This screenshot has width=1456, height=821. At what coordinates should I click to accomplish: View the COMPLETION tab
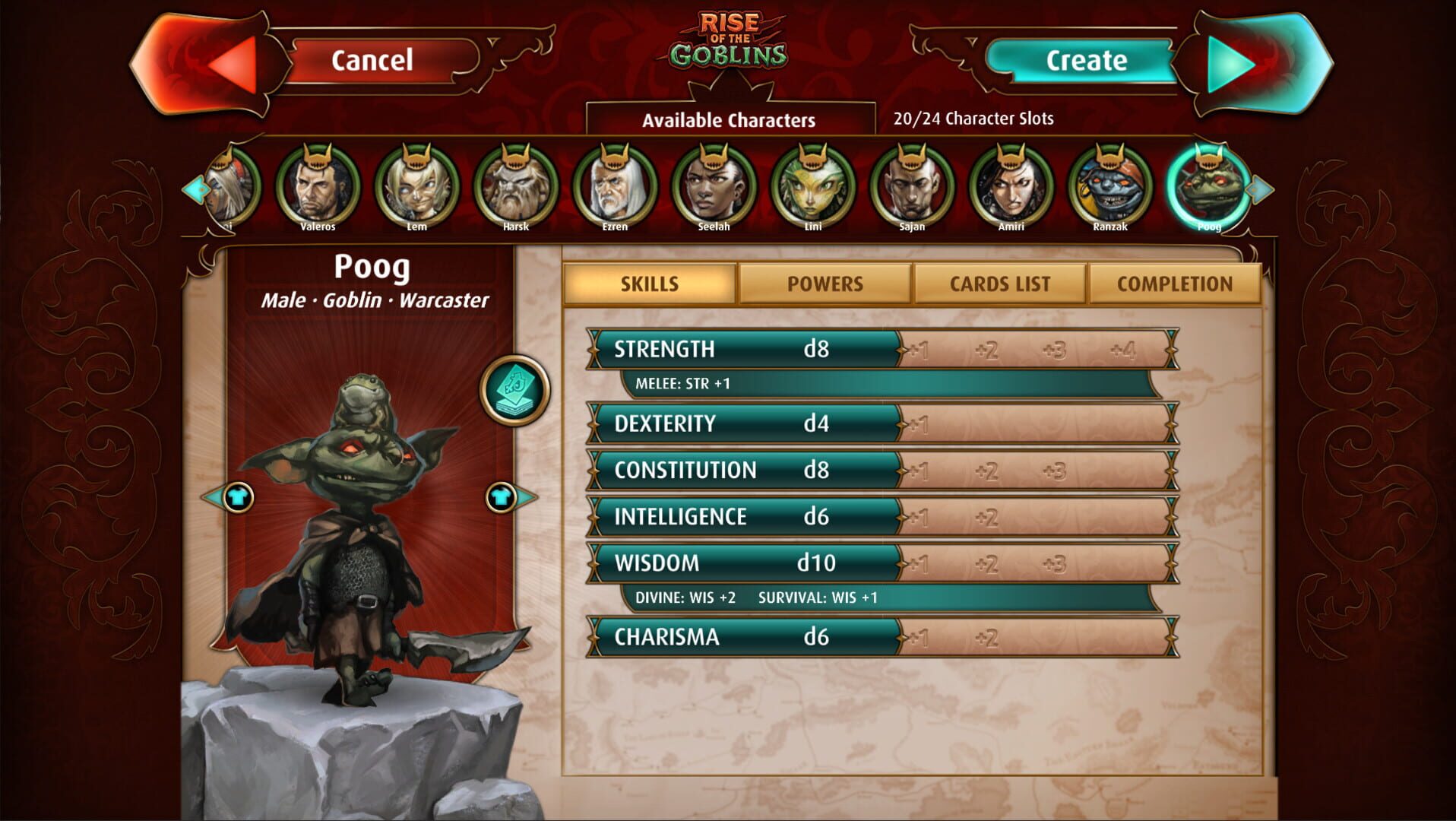[x=1175, y=284]
